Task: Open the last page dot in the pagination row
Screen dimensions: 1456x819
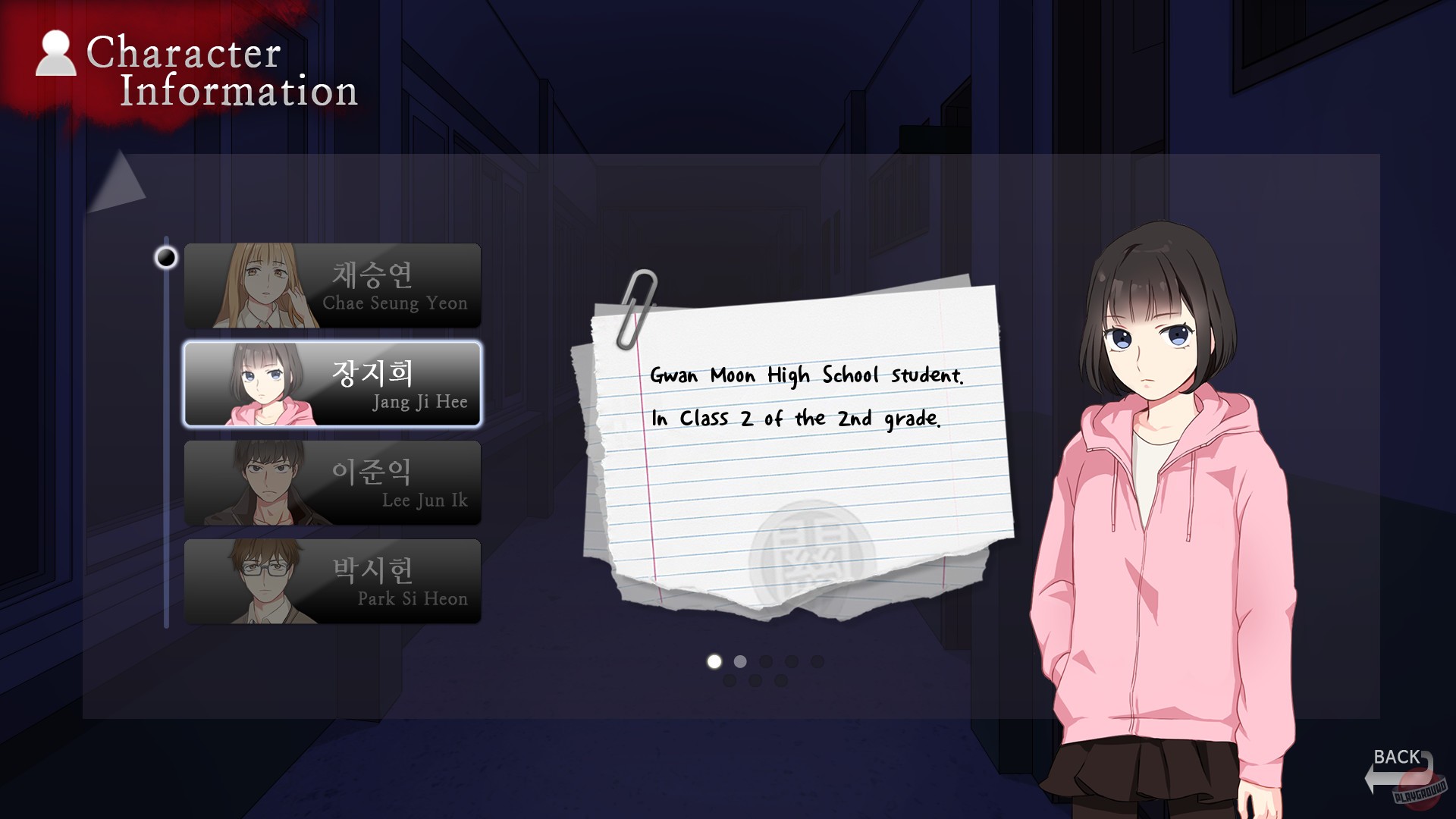Action: [x=816, y=663]
